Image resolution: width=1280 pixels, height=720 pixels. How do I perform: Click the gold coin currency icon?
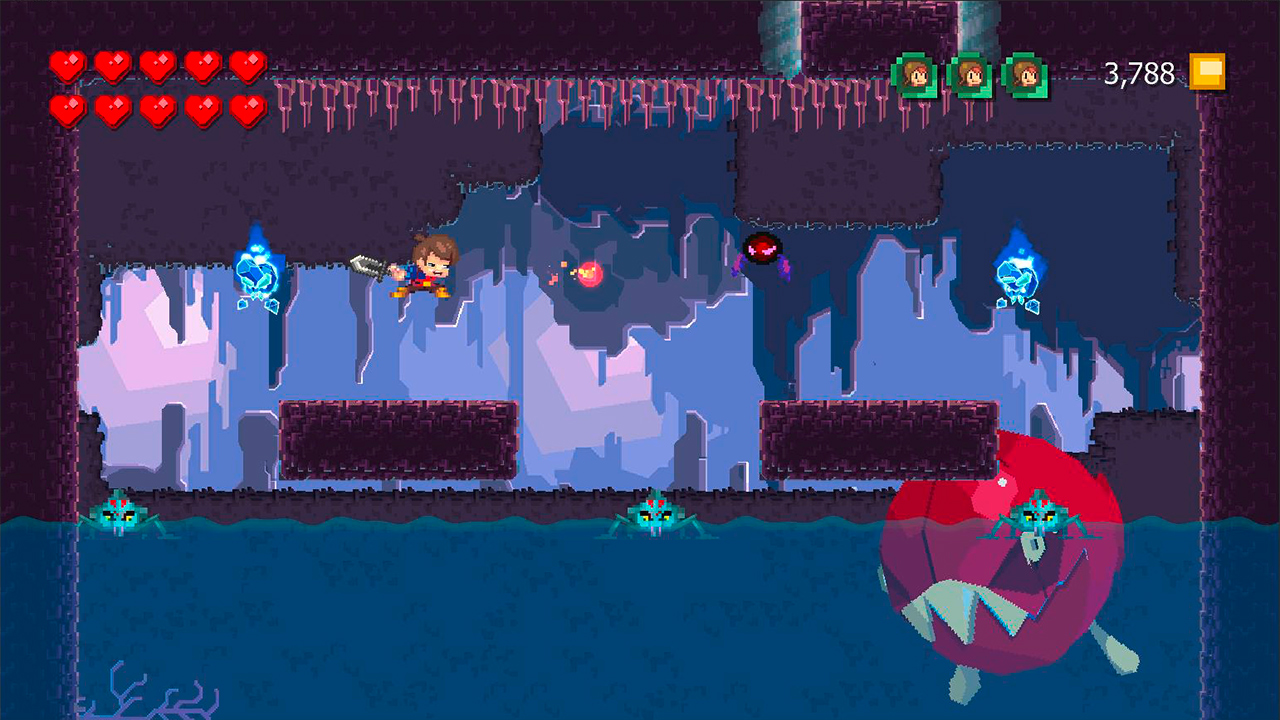coord(1207,72)
